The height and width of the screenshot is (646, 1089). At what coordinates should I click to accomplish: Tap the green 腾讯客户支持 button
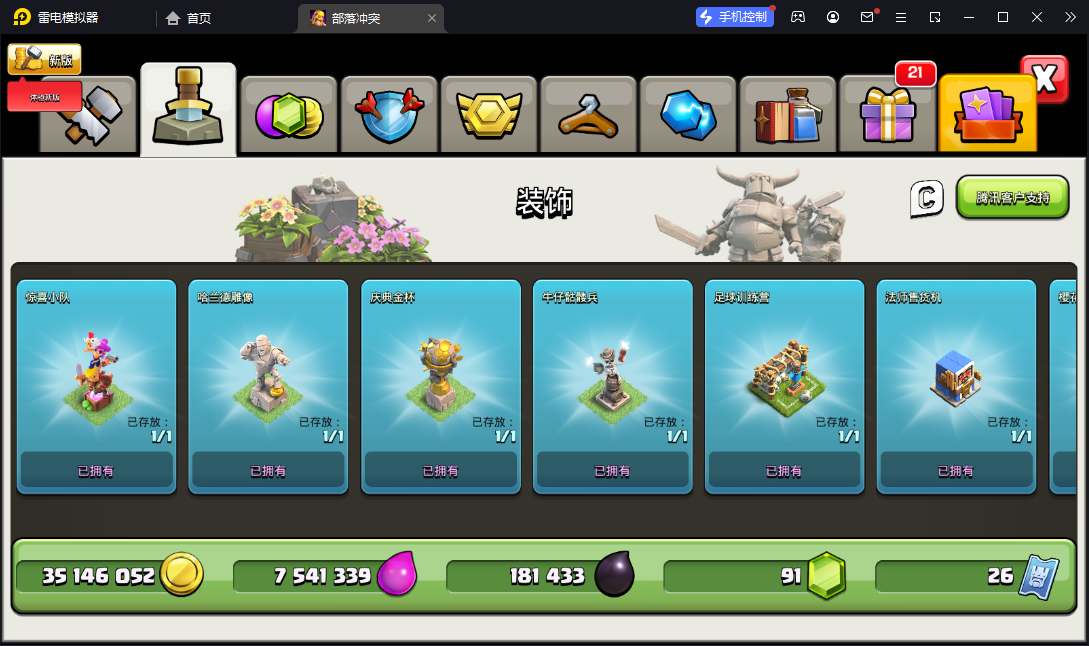(1012, 197)
